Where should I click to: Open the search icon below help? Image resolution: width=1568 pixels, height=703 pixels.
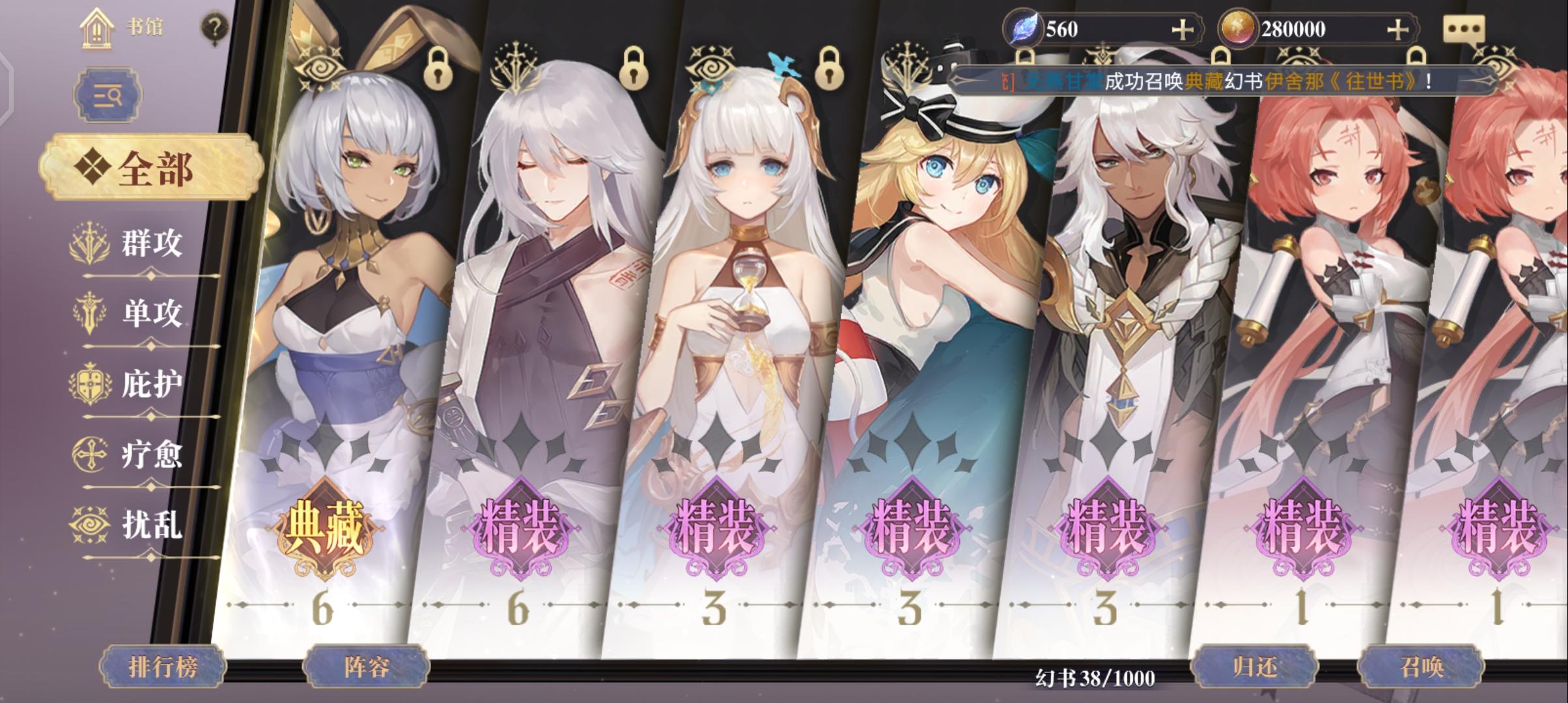pyautogui.click(x=108, y=94)
